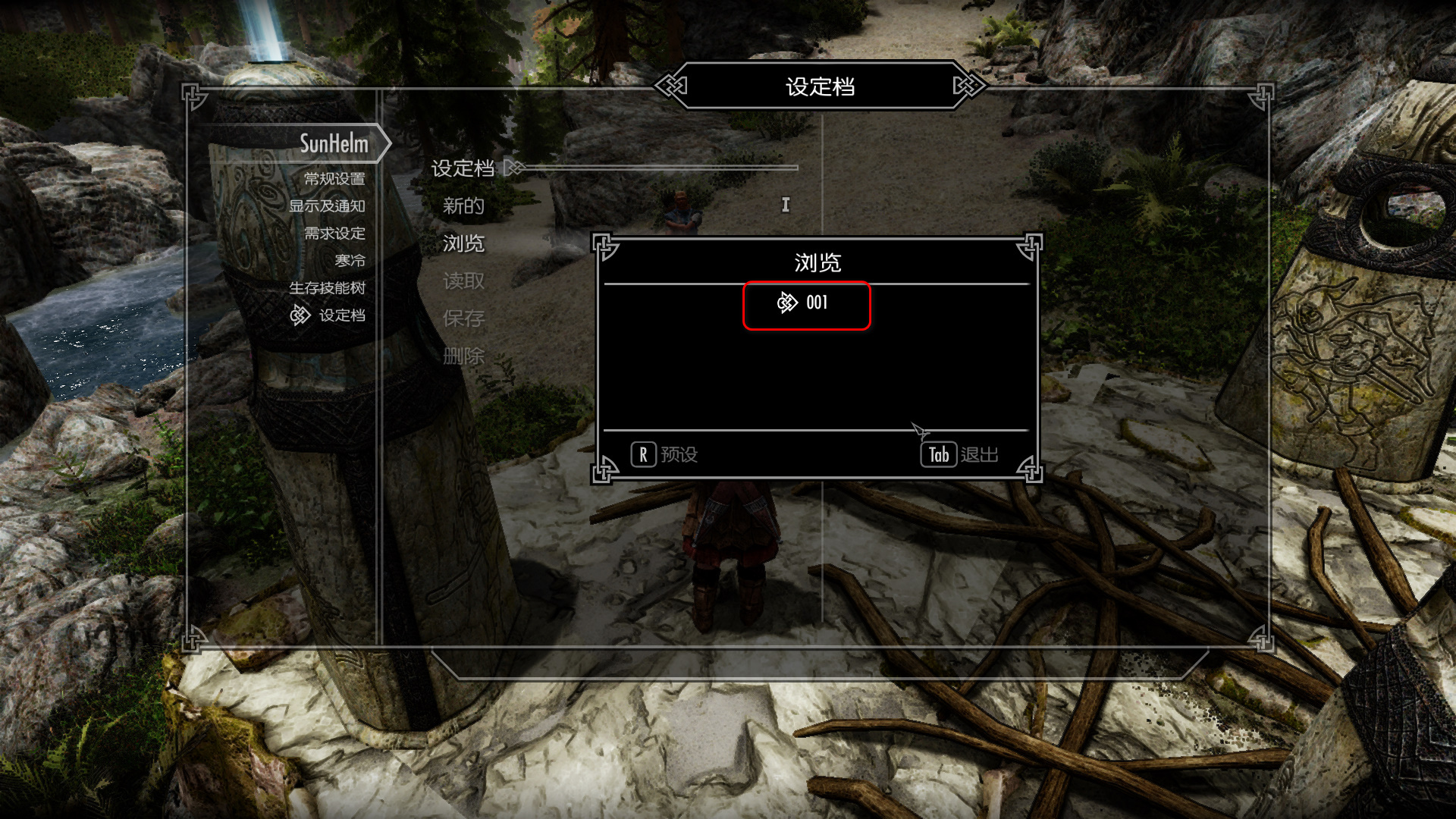
Task: Open the 需求设定 needs page
Action: click(x=334, y=234)
